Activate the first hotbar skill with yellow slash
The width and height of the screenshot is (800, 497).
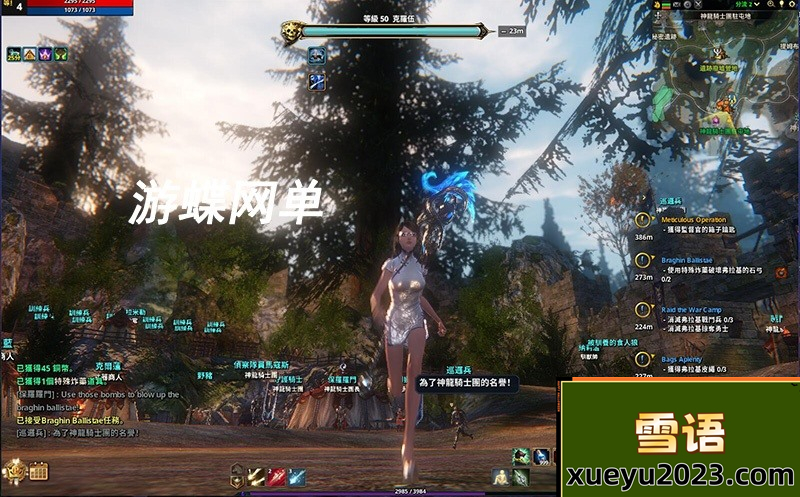tap(257, 476)
